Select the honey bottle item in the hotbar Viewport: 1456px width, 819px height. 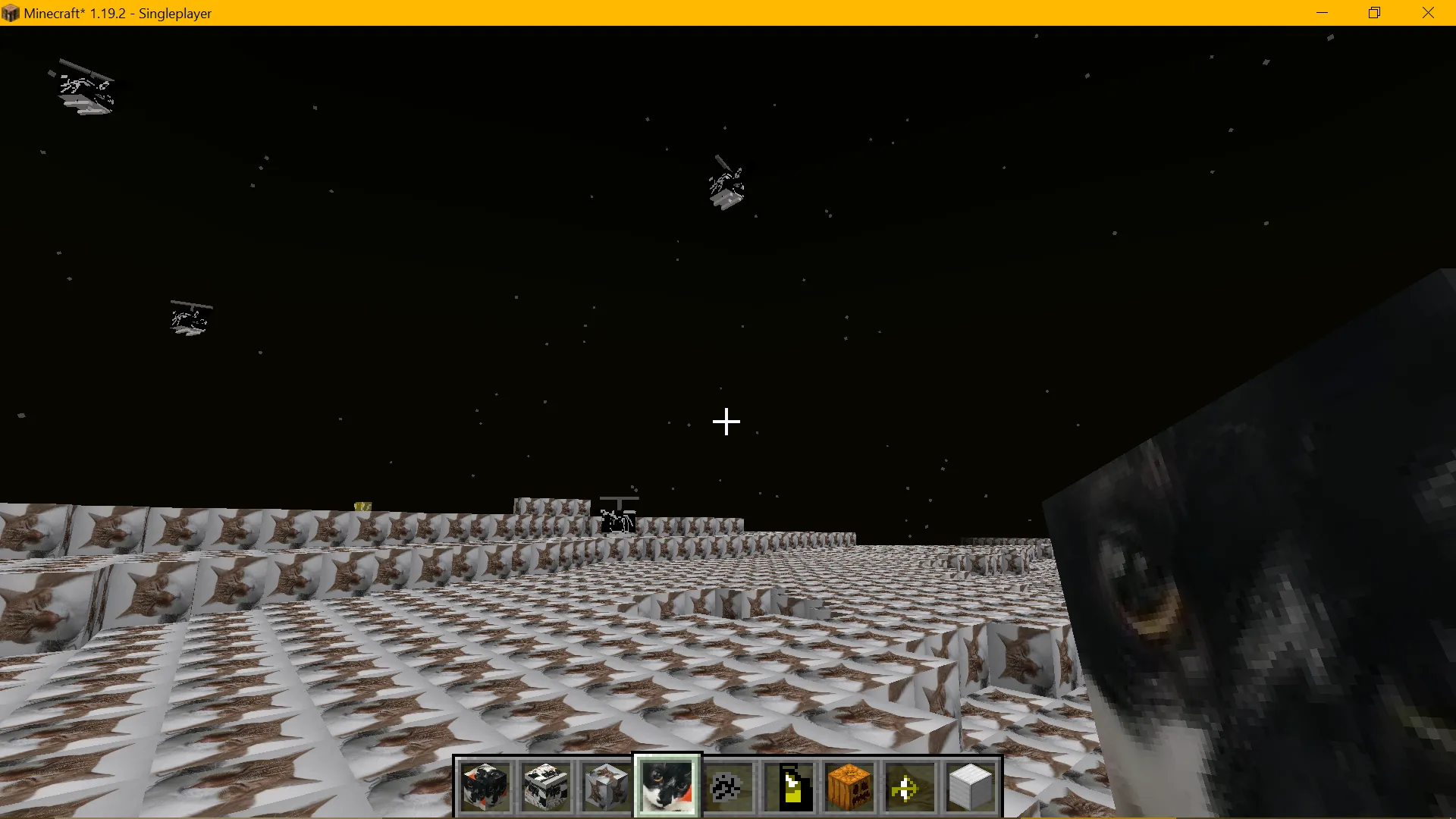coord(789,786)
